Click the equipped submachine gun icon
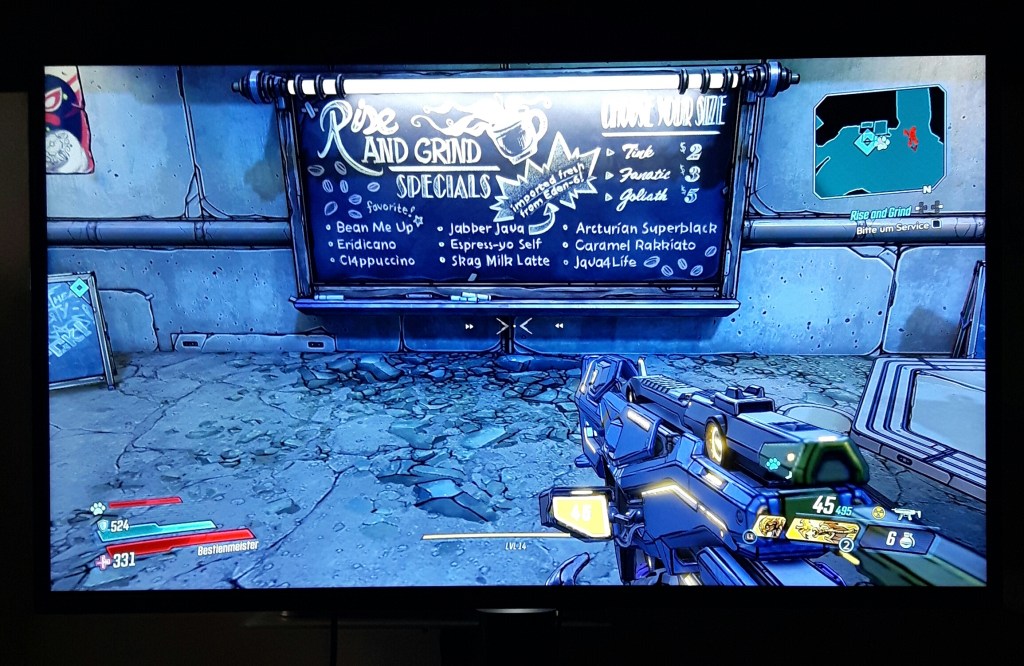Image resolution: width=1024 pixels, height=666 pixels. click(906, 515)
